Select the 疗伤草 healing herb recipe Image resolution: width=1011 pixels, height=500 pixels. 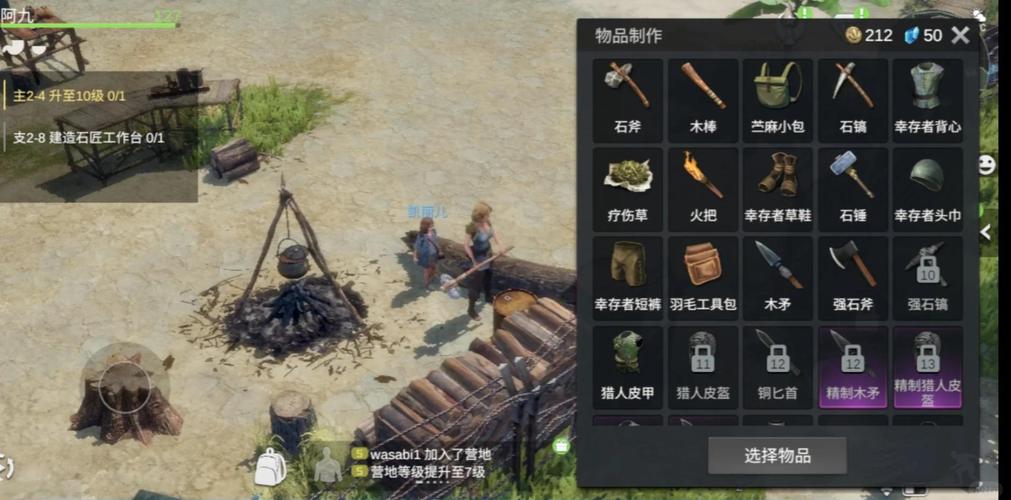coord(628,188)
